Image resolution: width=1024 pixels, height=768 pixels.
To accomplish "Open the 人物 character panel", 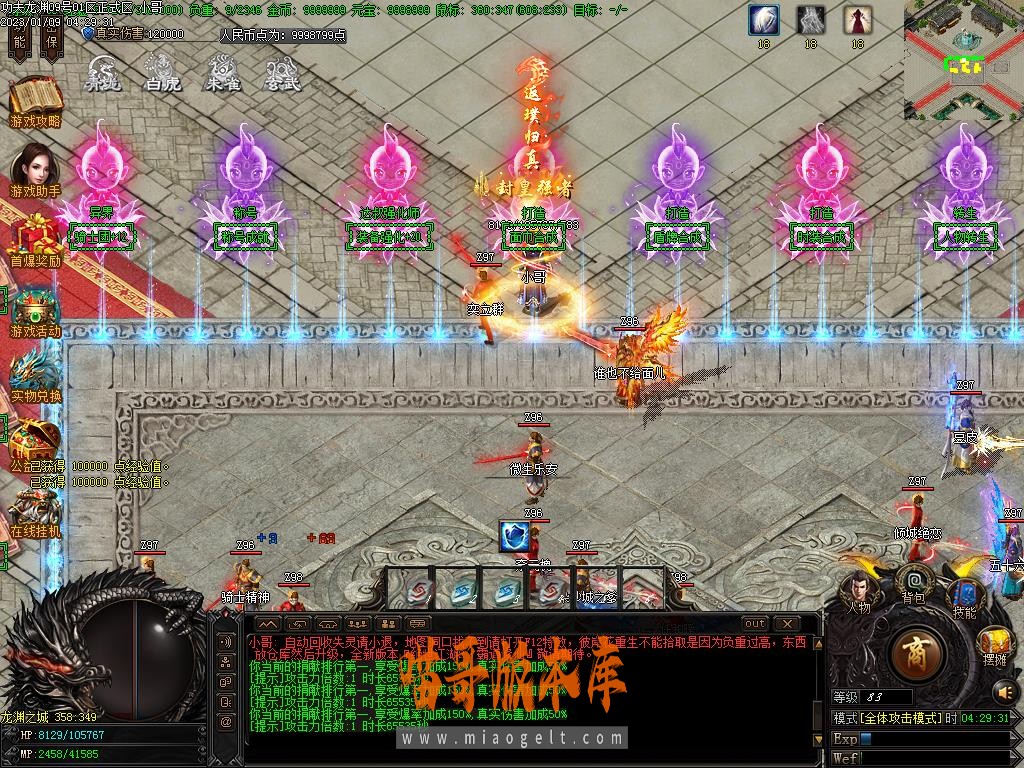I will click(x=858, y=590).
